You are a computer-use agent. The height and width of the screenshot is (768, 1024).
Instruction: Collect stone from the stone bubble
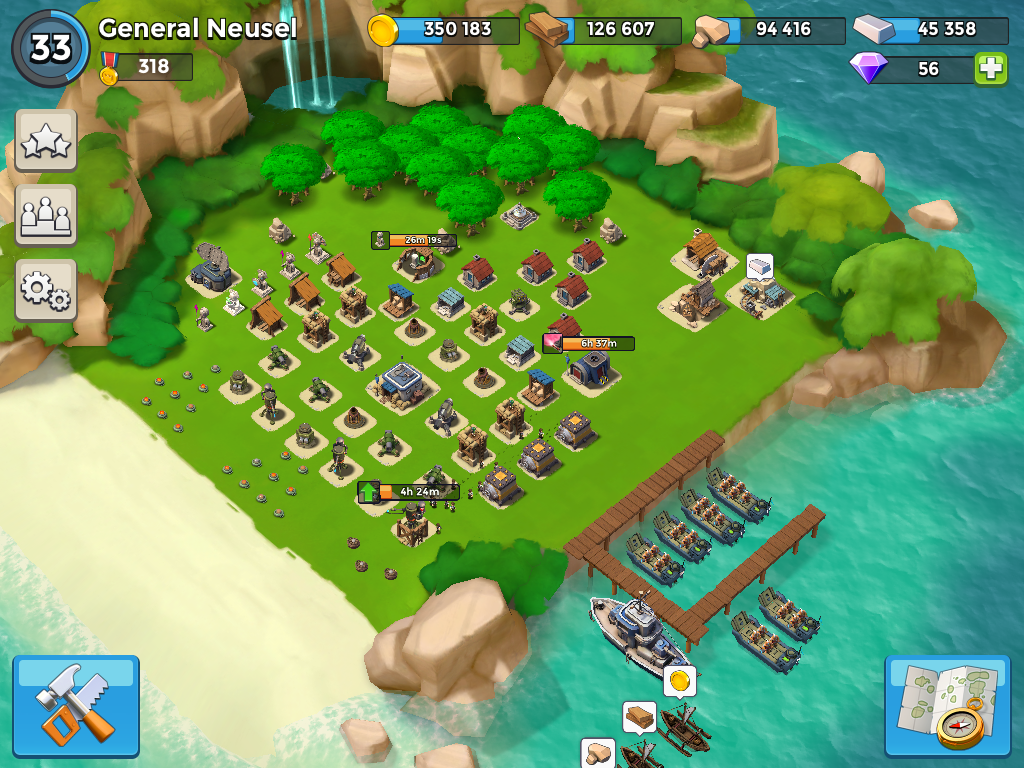[598, 753]
